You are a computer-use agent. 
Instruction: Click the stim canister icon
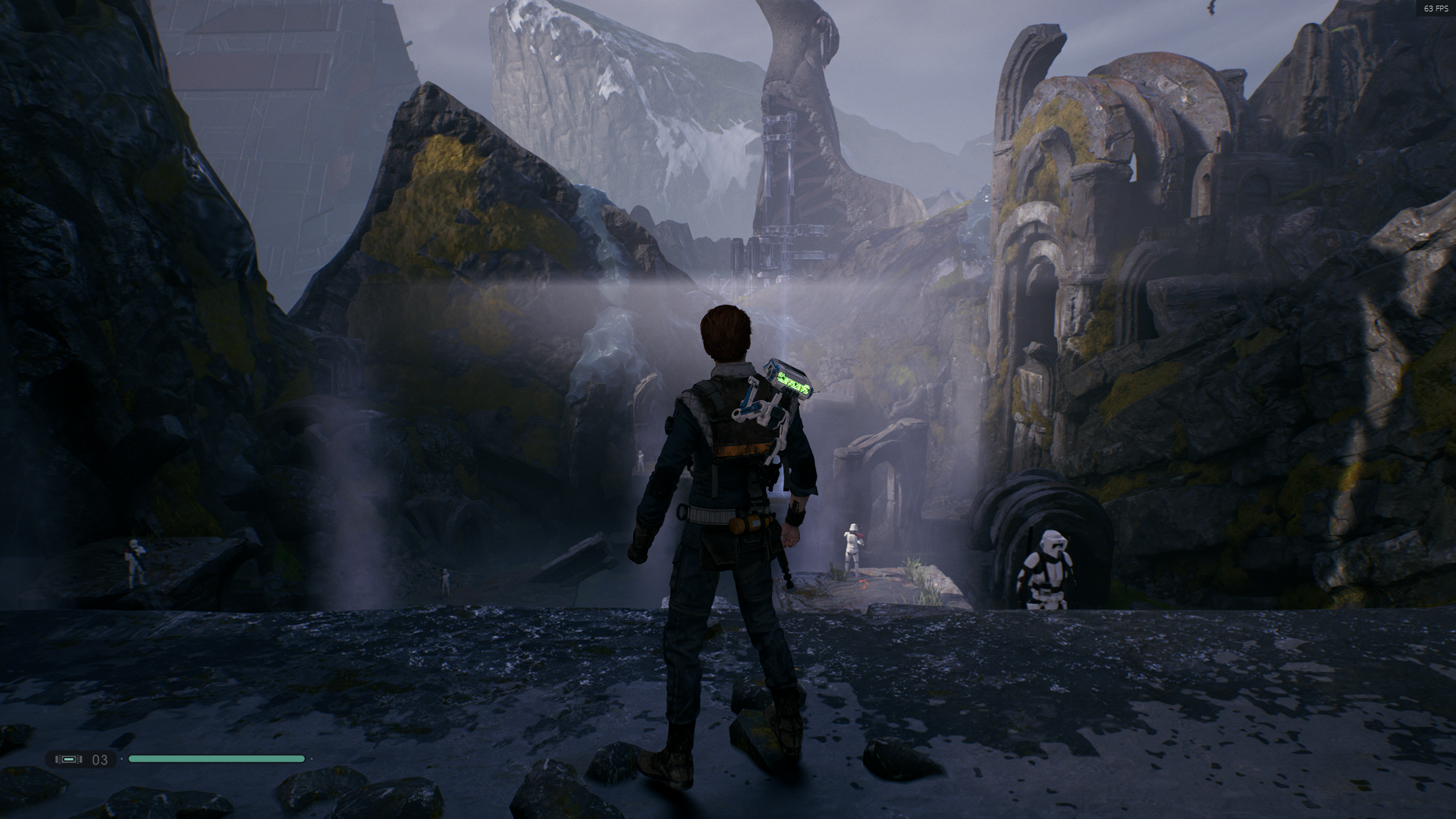point(68,759)
